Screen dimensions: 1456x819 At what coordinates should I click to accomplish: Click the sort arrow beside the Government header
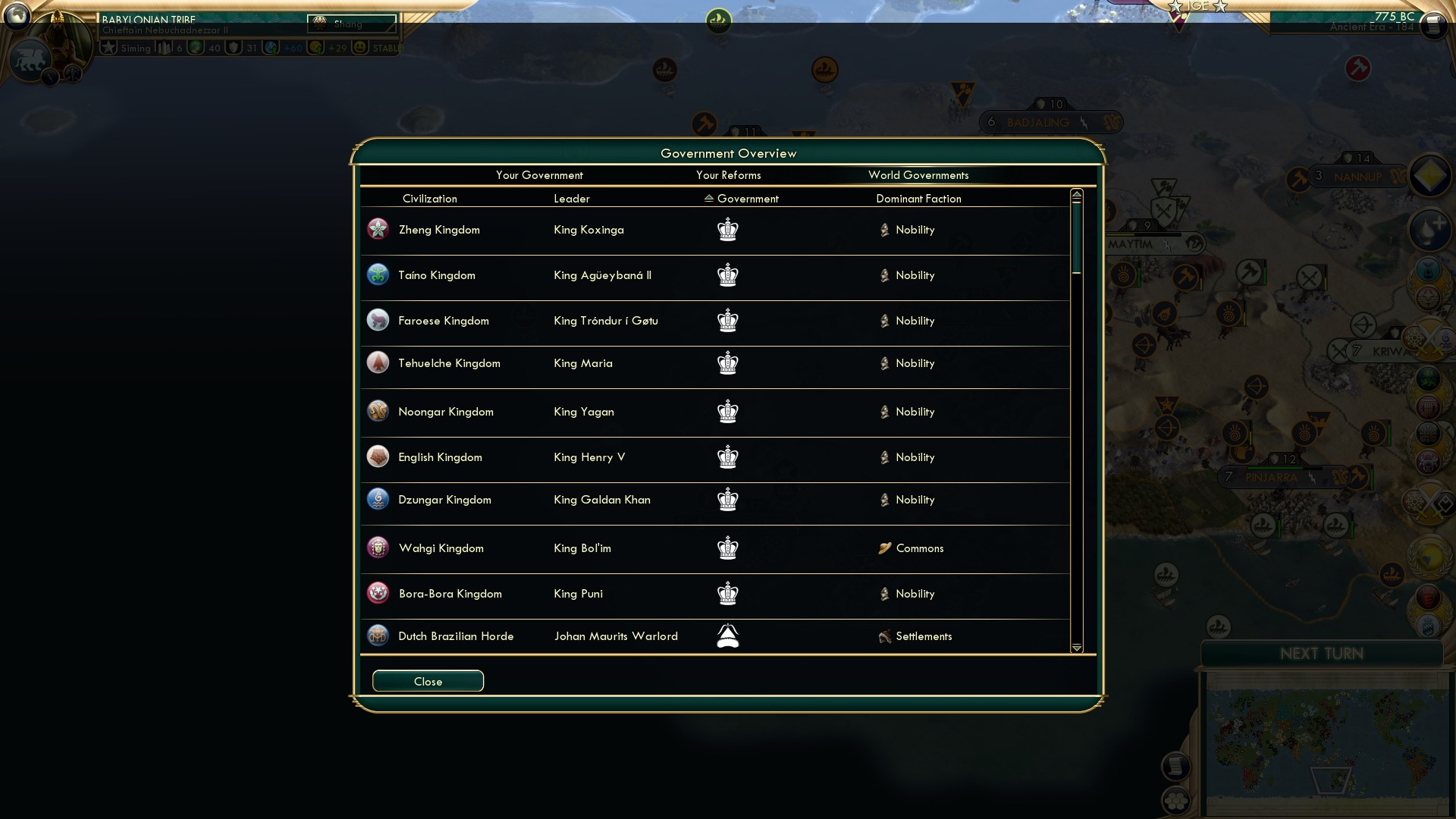point(708,198)
